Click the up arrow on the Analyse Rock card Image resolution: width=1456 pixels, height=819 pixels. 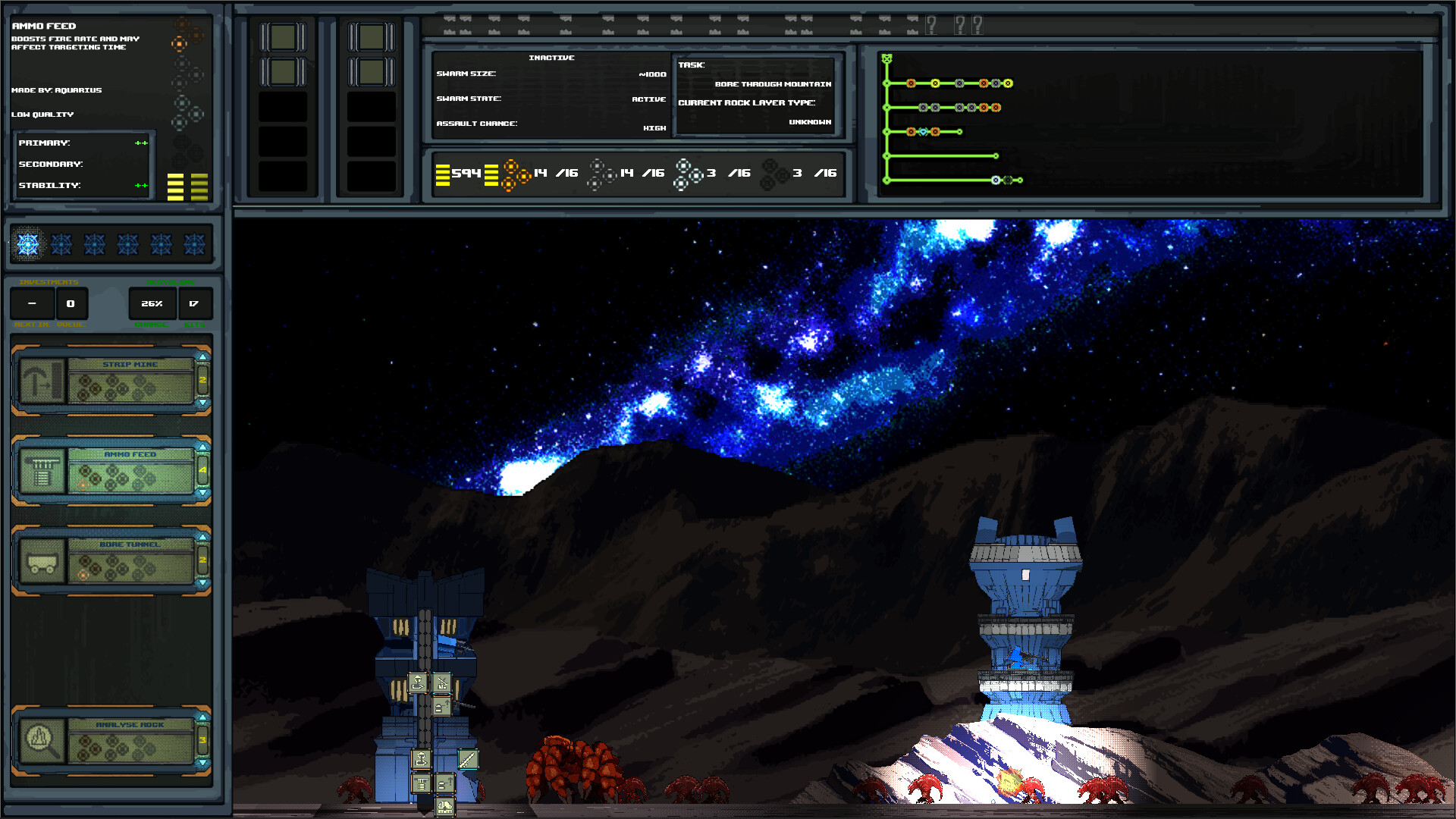[202, 716]
